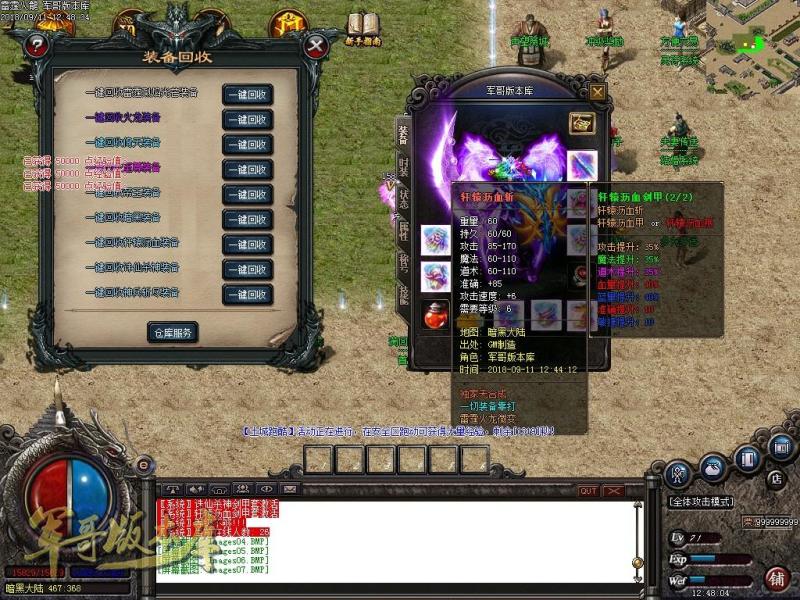Switch to the 装备 equipment tab

[x=402, y=134]
